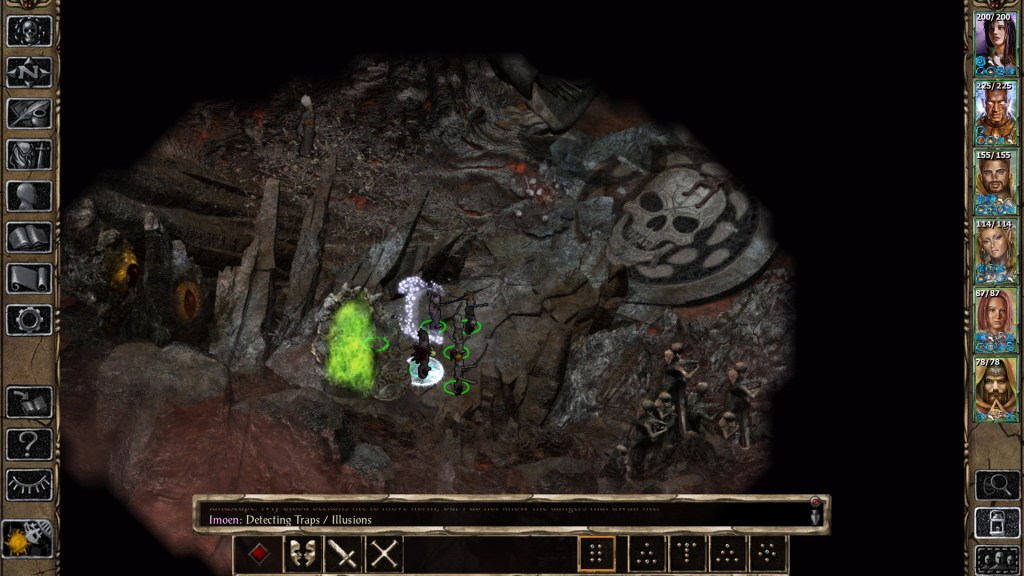Click the question mark help button
Screen dimensions: 1024x576
[29, 443]
